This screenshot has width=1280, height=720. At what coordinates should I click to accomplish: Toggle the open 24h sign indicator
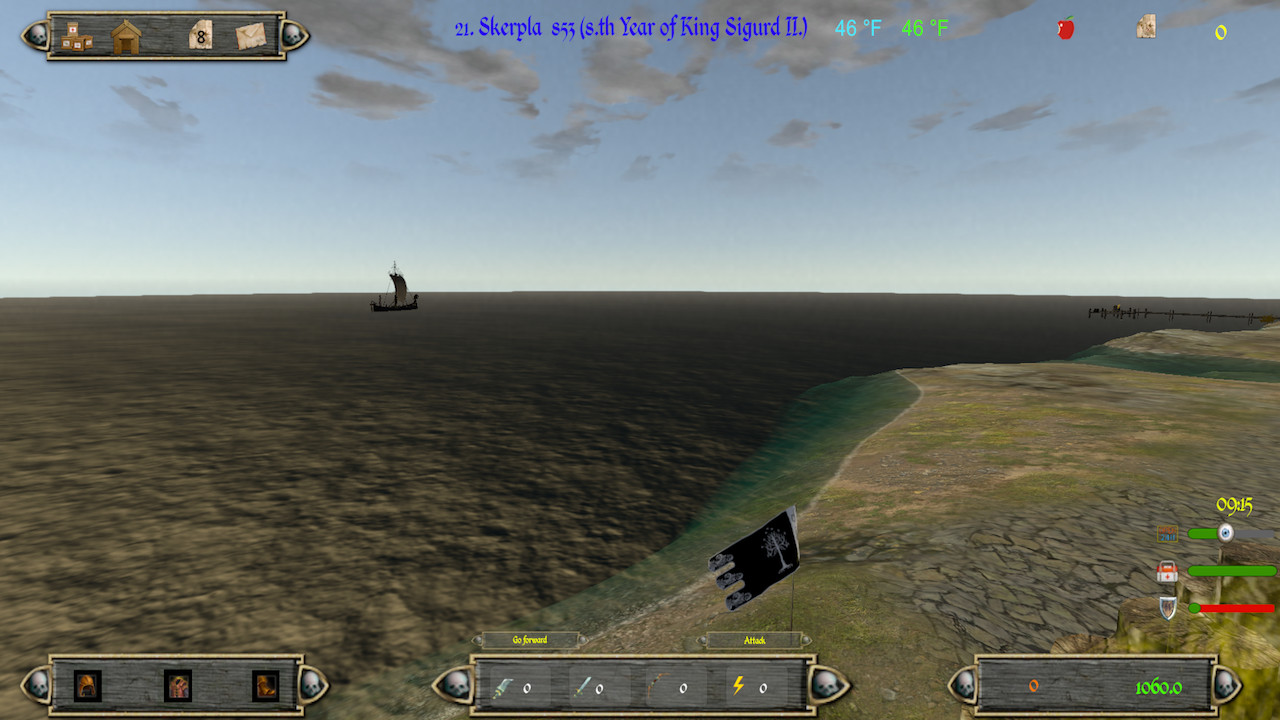pos(1168,533)
